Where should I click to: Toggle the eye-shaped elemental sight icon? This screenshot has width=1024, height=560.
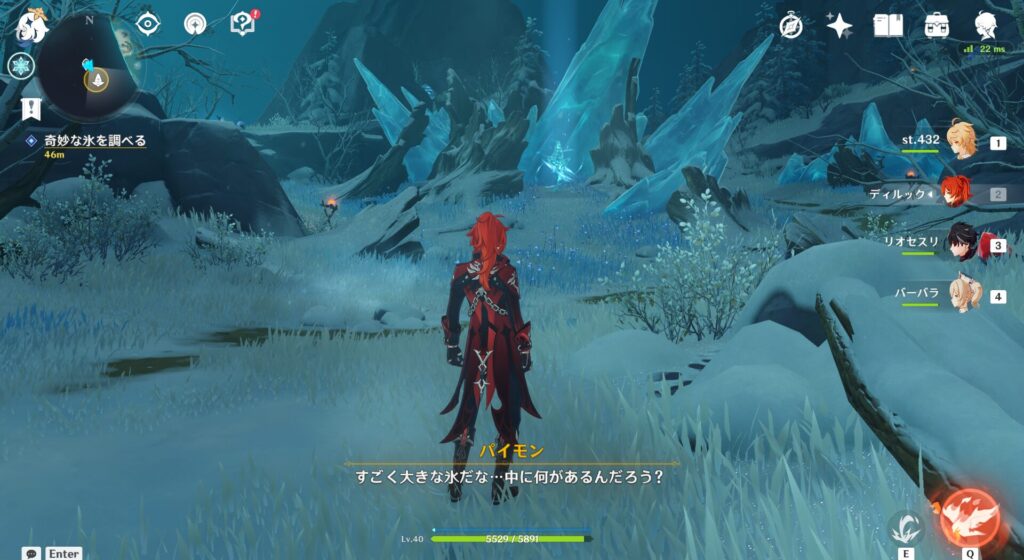[x=148, y=24]
